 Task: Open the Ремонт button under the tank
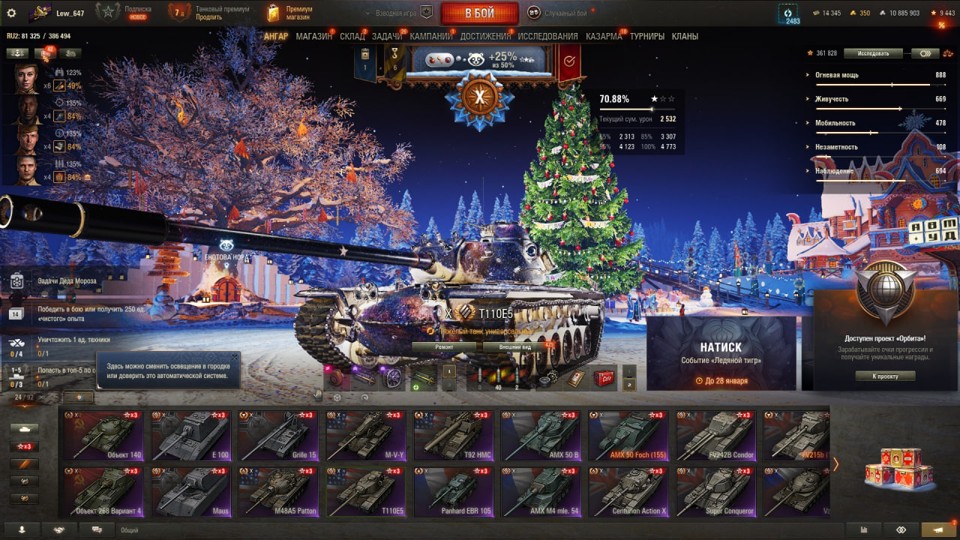click(x=444, y=347)
